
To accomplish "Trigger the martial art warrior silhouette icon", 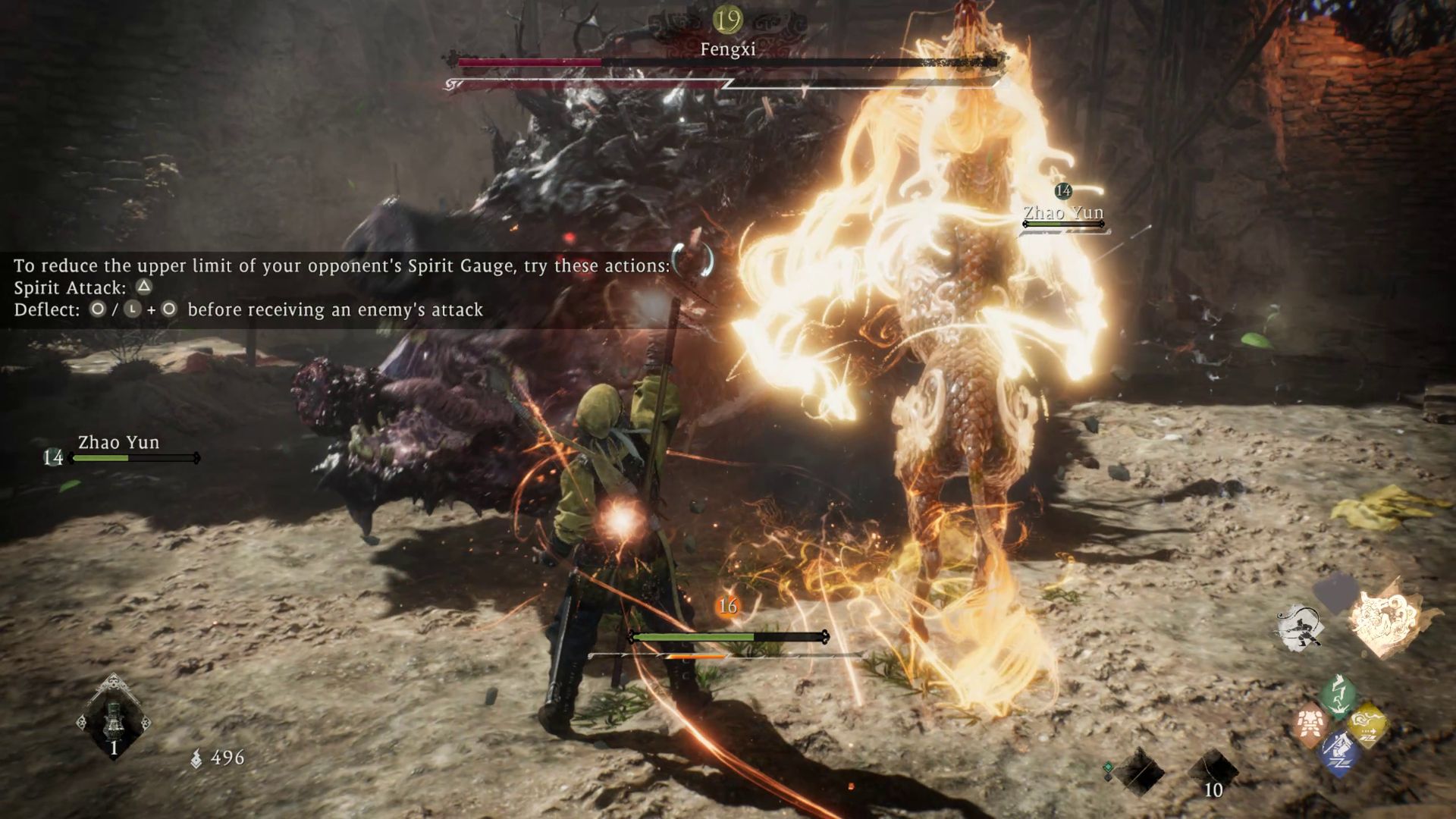I will [x=1300, y=628].
